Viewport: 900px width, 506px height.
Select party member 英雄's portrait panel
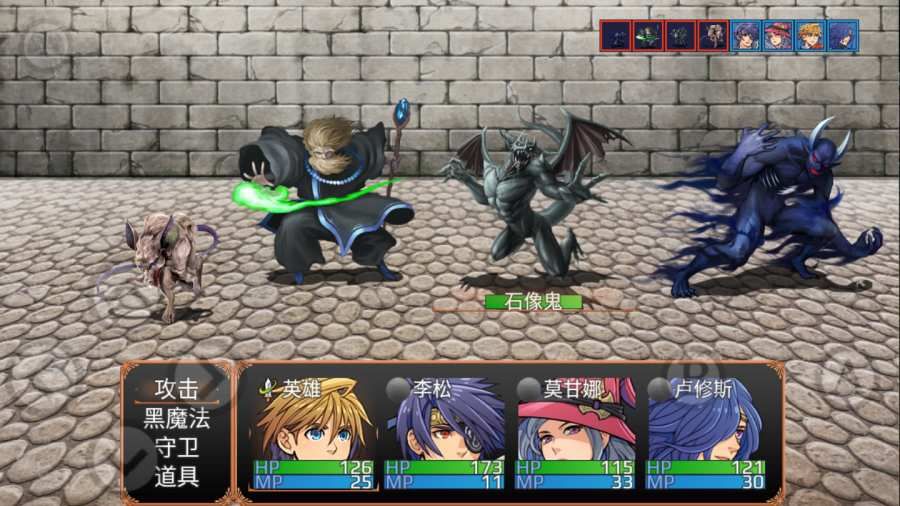click(x=314, y=432)
